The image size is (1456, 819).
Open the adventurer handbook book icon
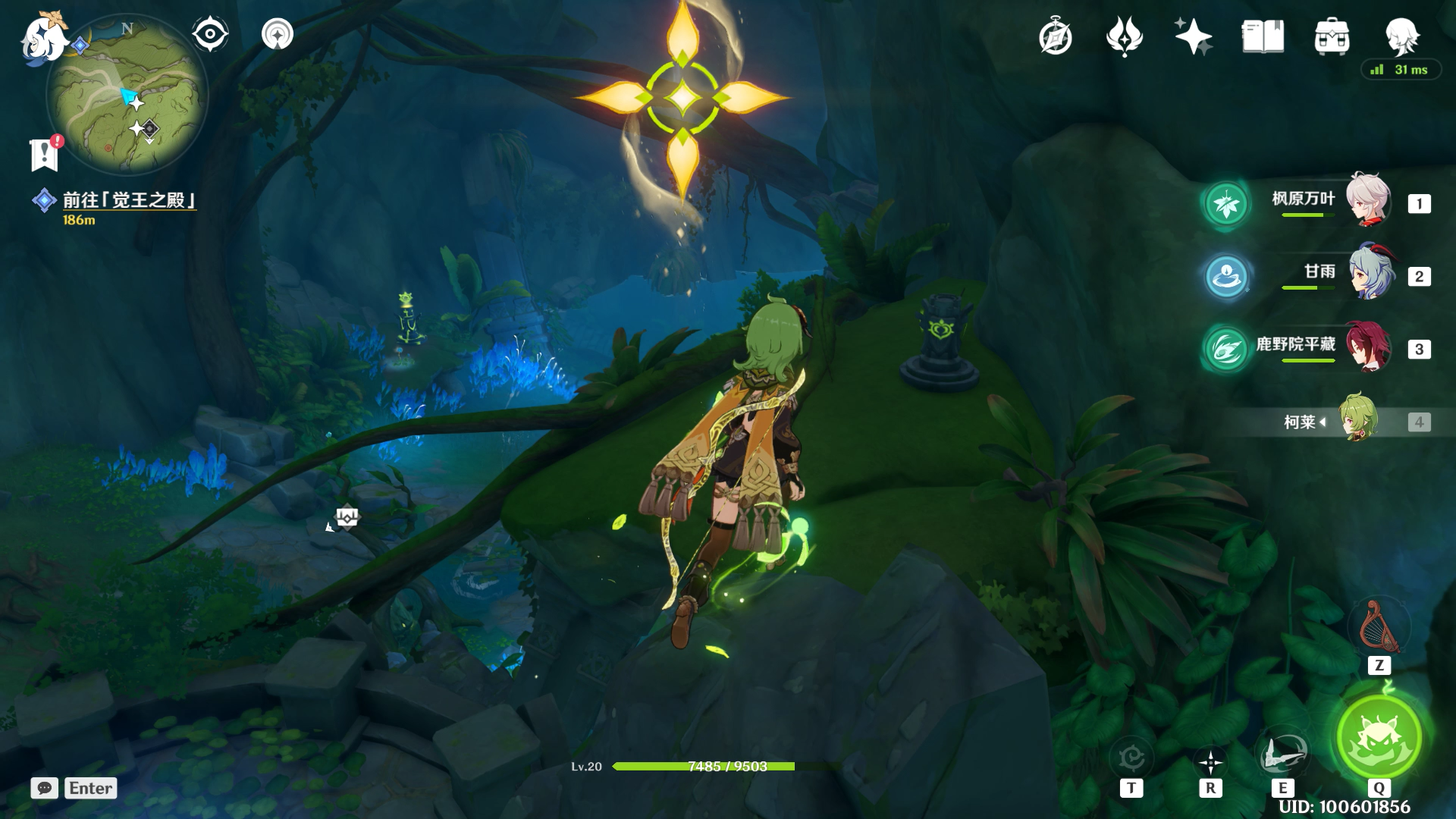click(1263, 36)
